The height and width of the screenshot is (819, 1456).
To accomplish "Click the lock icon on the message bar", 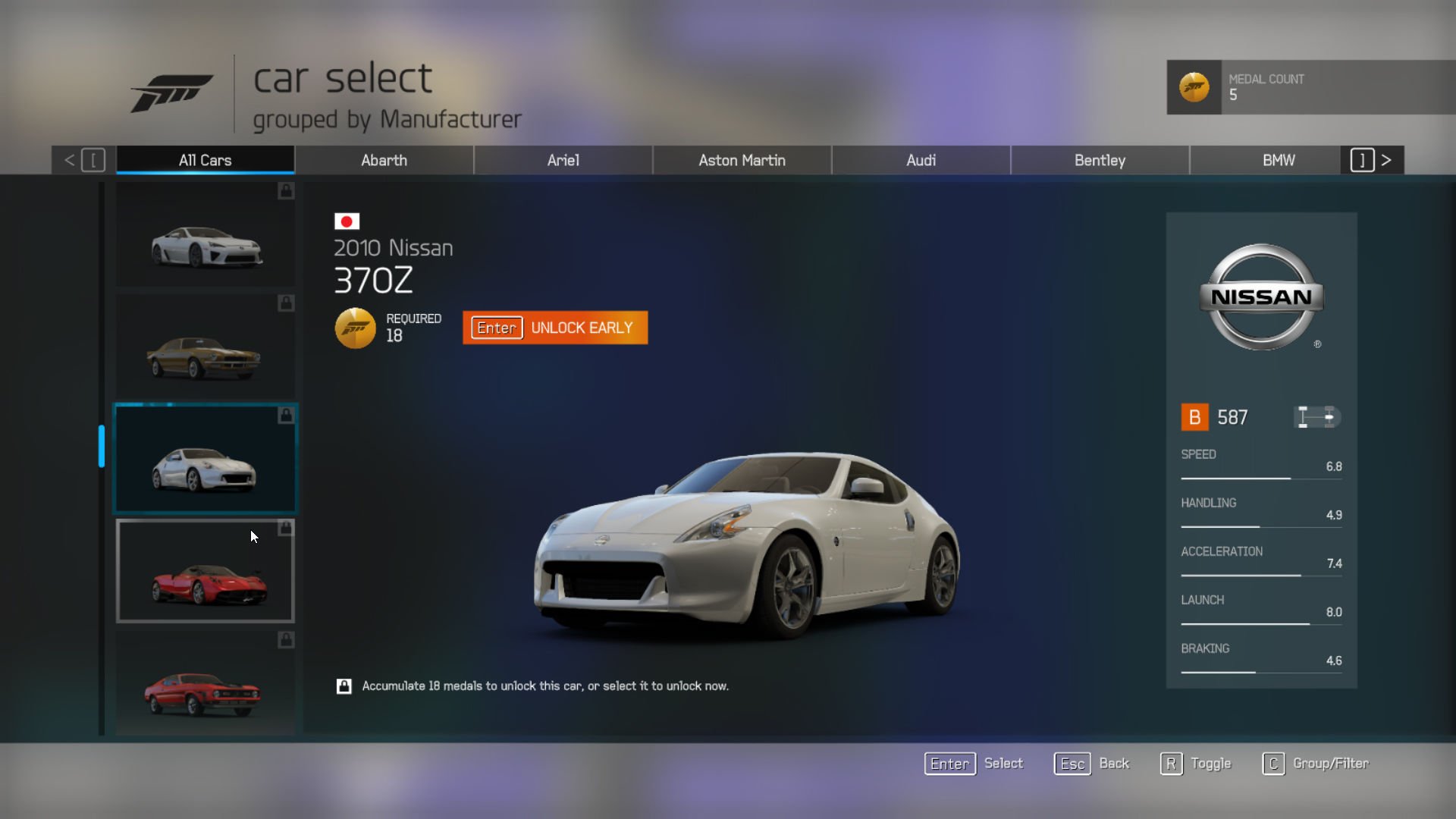I will tap(345, 685).
